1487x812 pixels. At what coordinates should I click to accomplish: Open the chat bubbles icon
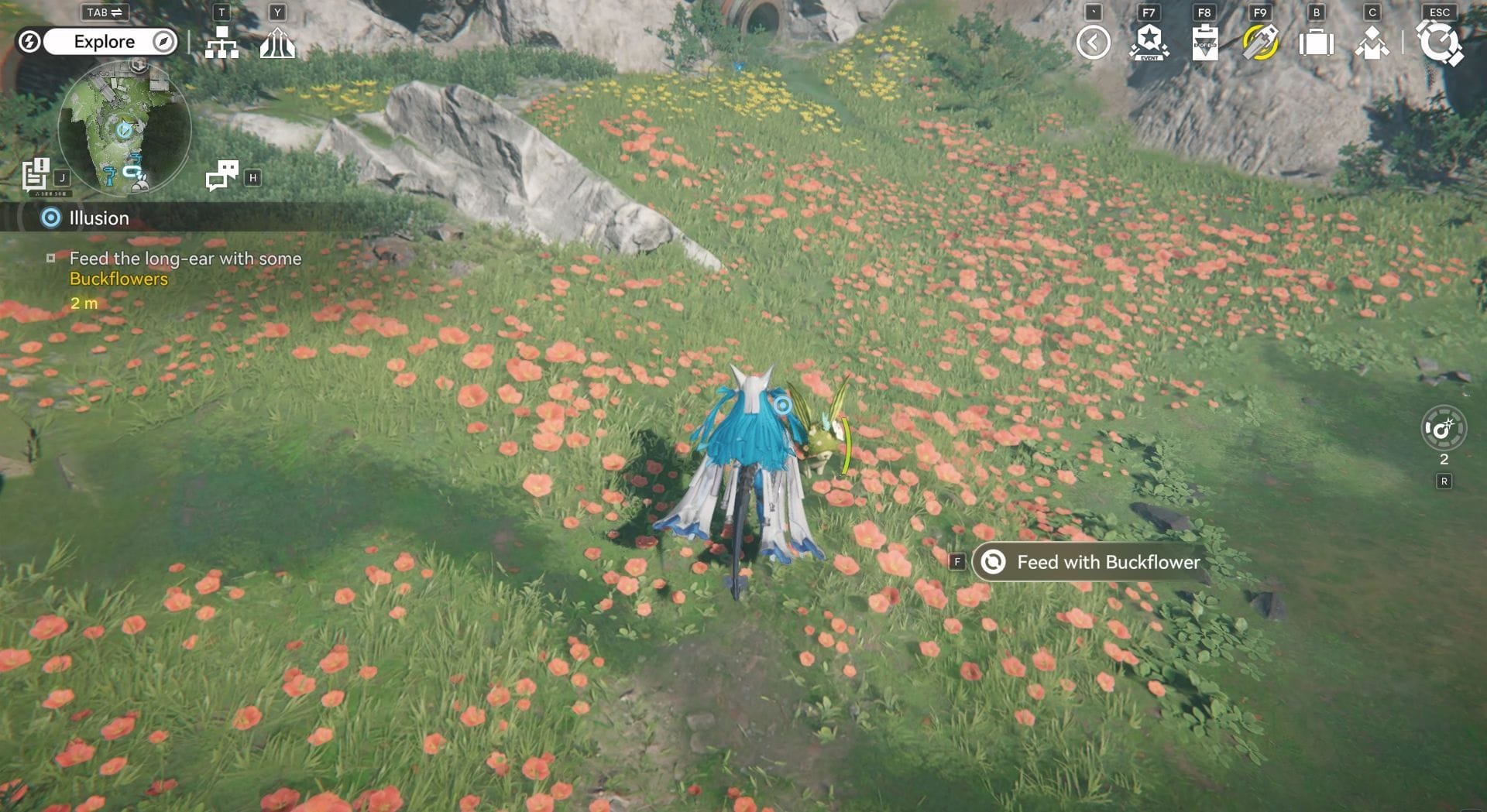click(222, 176)
